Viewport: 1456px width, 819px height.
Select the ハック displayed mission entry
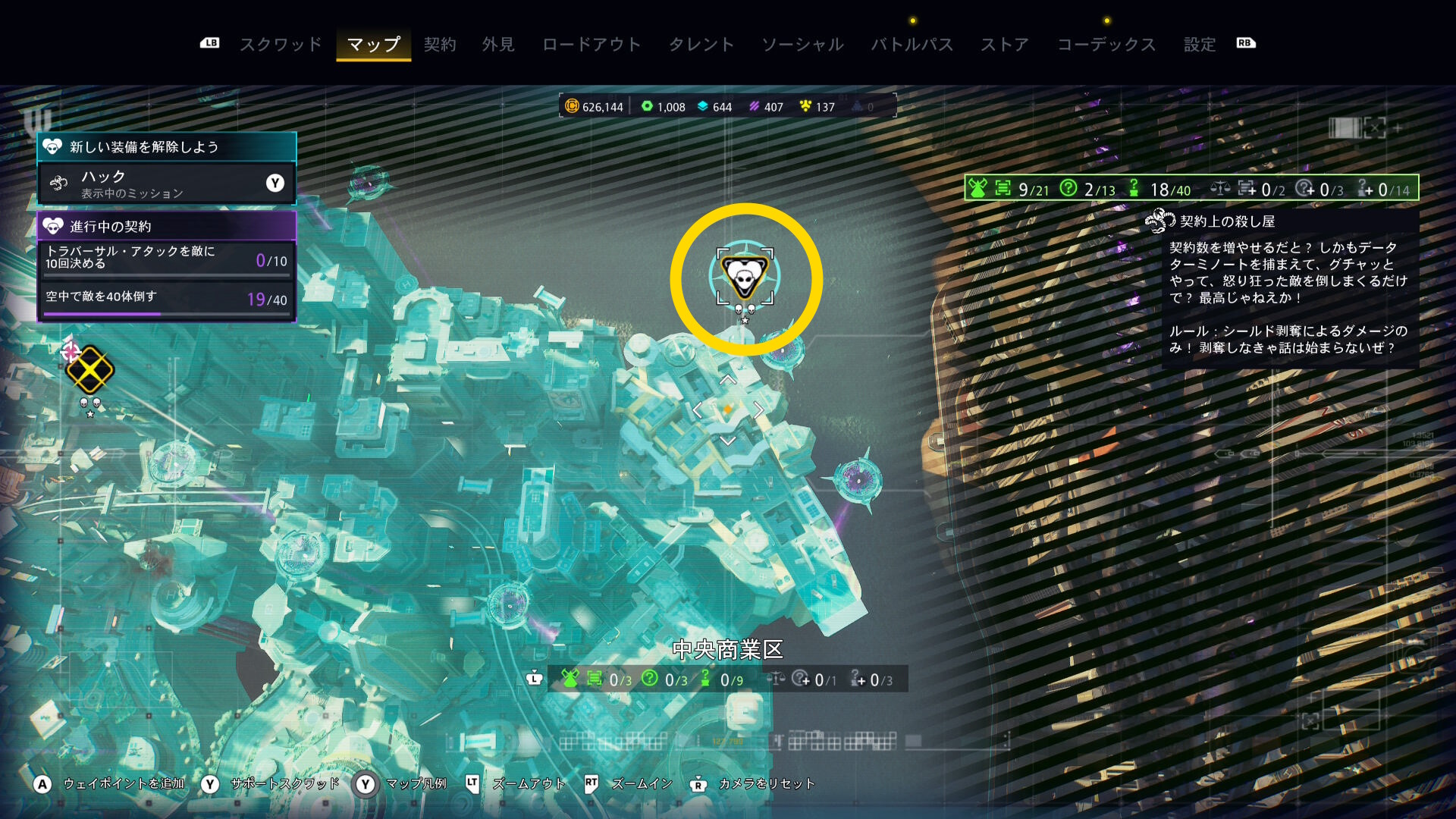pyautogui.click(x=166, y=184)
